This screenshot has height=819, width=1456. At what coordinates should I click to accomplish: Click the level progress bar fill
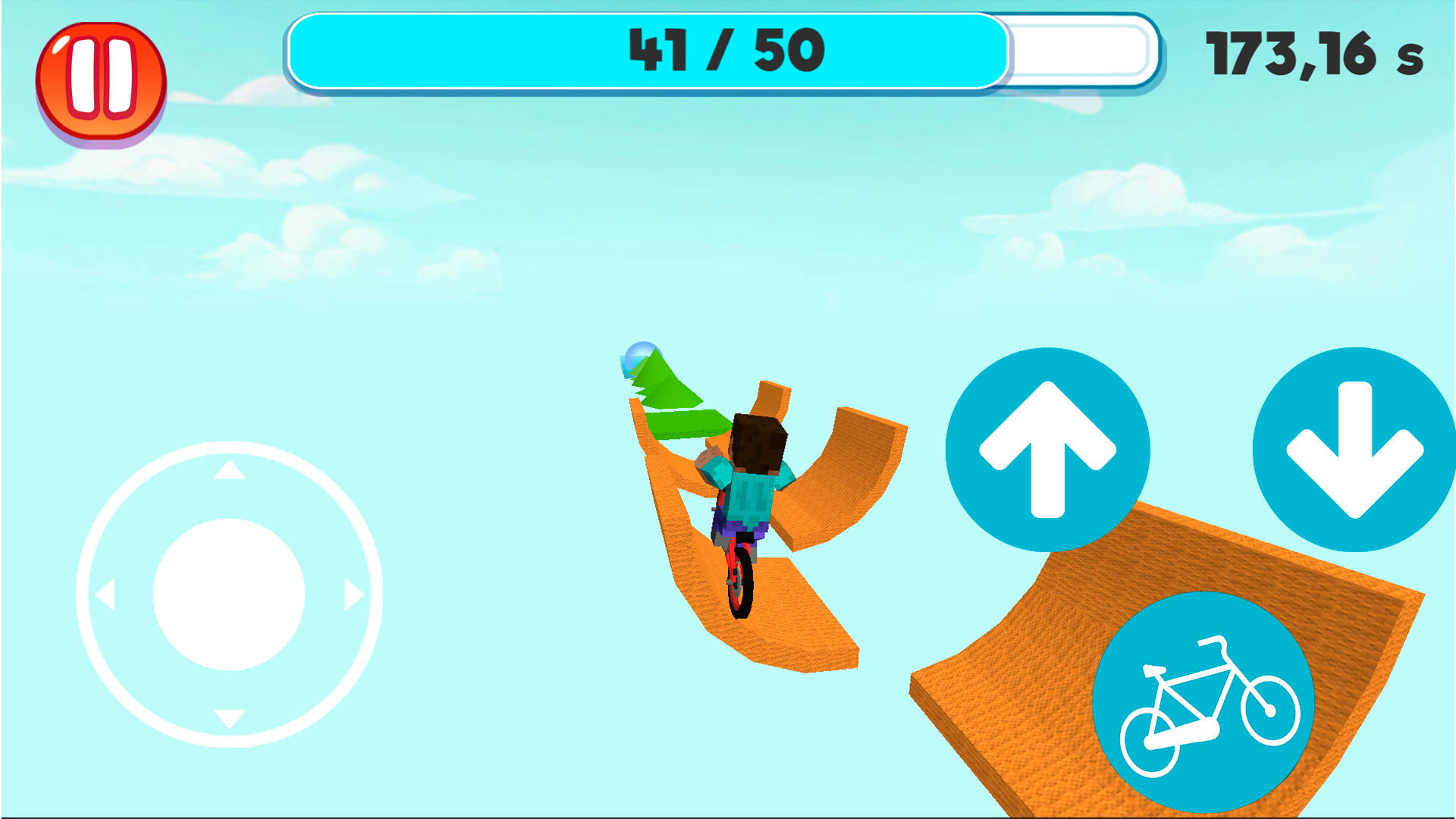tap(648, 50)
